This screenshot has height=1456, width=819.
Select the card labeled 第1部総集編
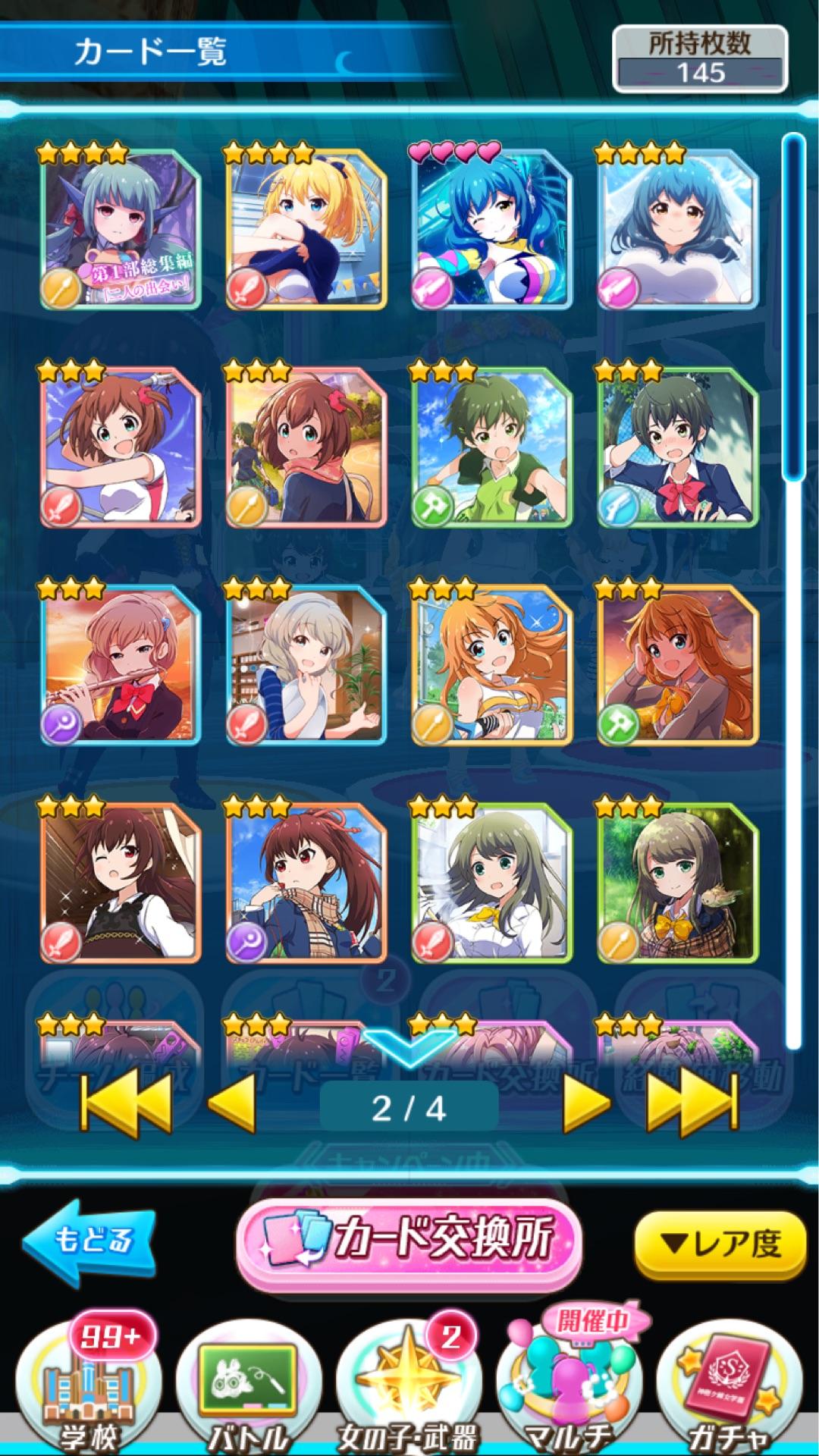click(x=121, y=227)
